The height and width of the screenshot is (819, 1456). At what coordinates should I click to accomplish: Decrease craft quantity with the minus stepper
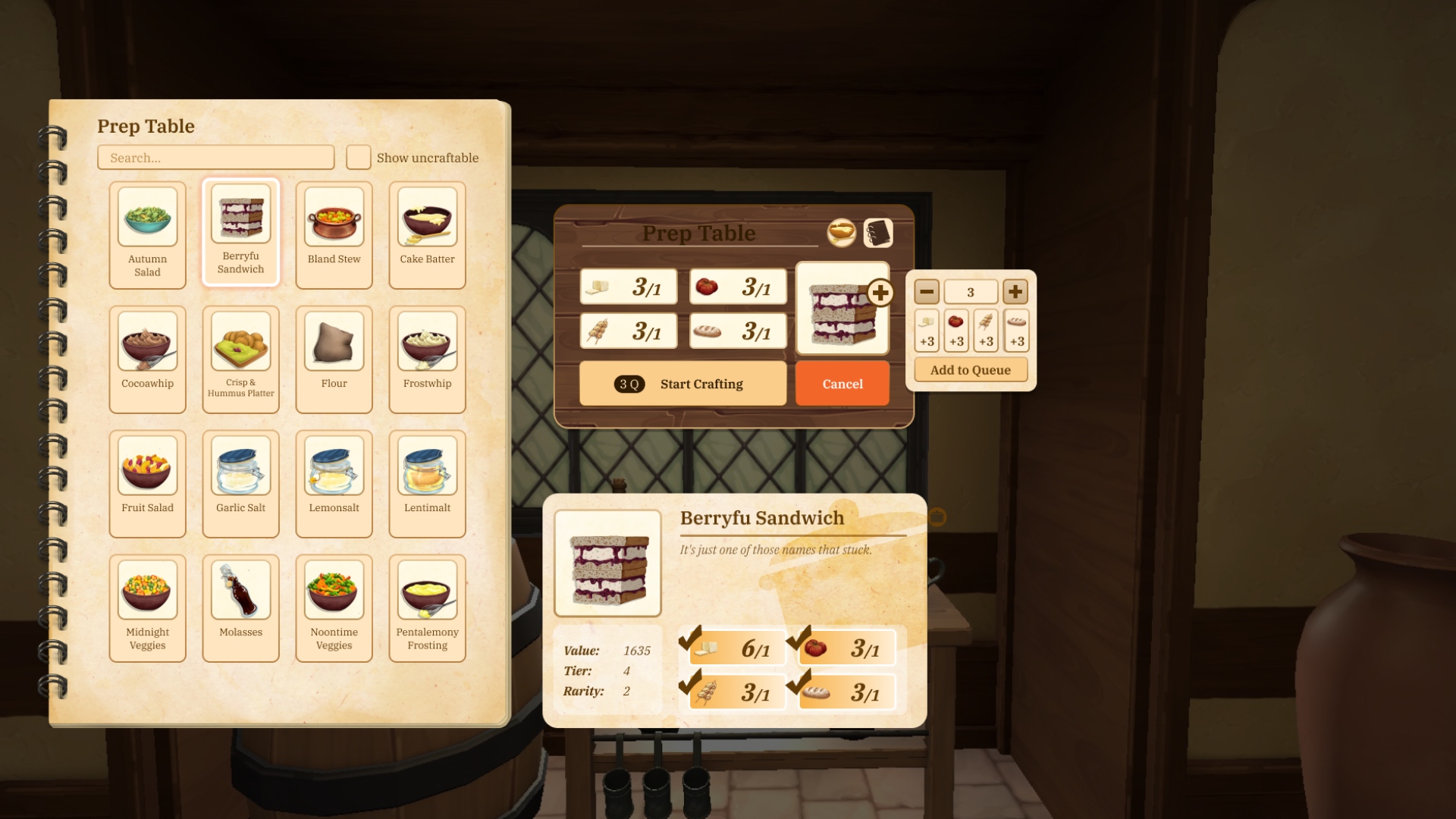click(926, 291)
